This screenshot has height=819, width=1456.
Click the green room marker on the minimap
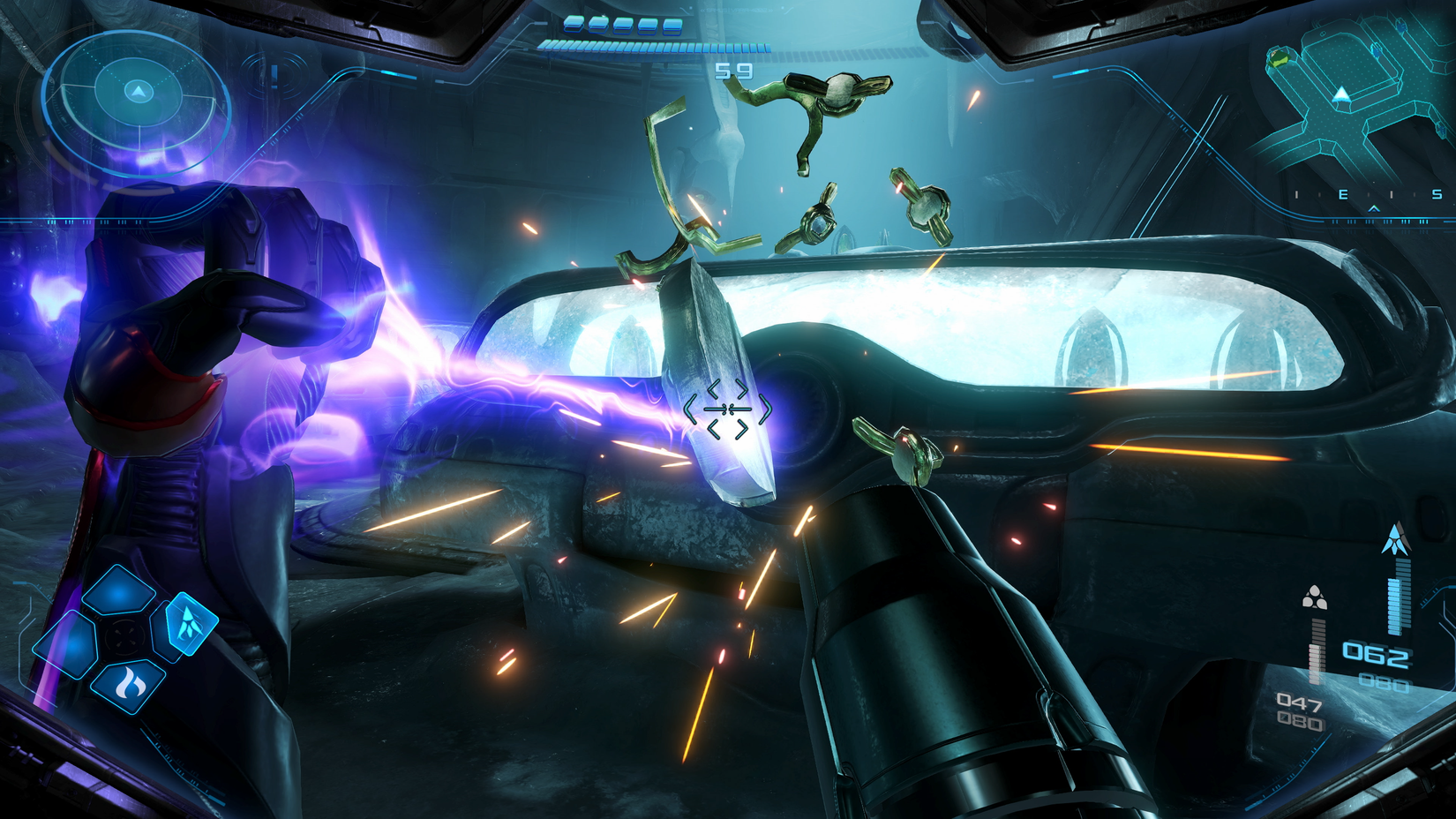(x=1279, y=56)
